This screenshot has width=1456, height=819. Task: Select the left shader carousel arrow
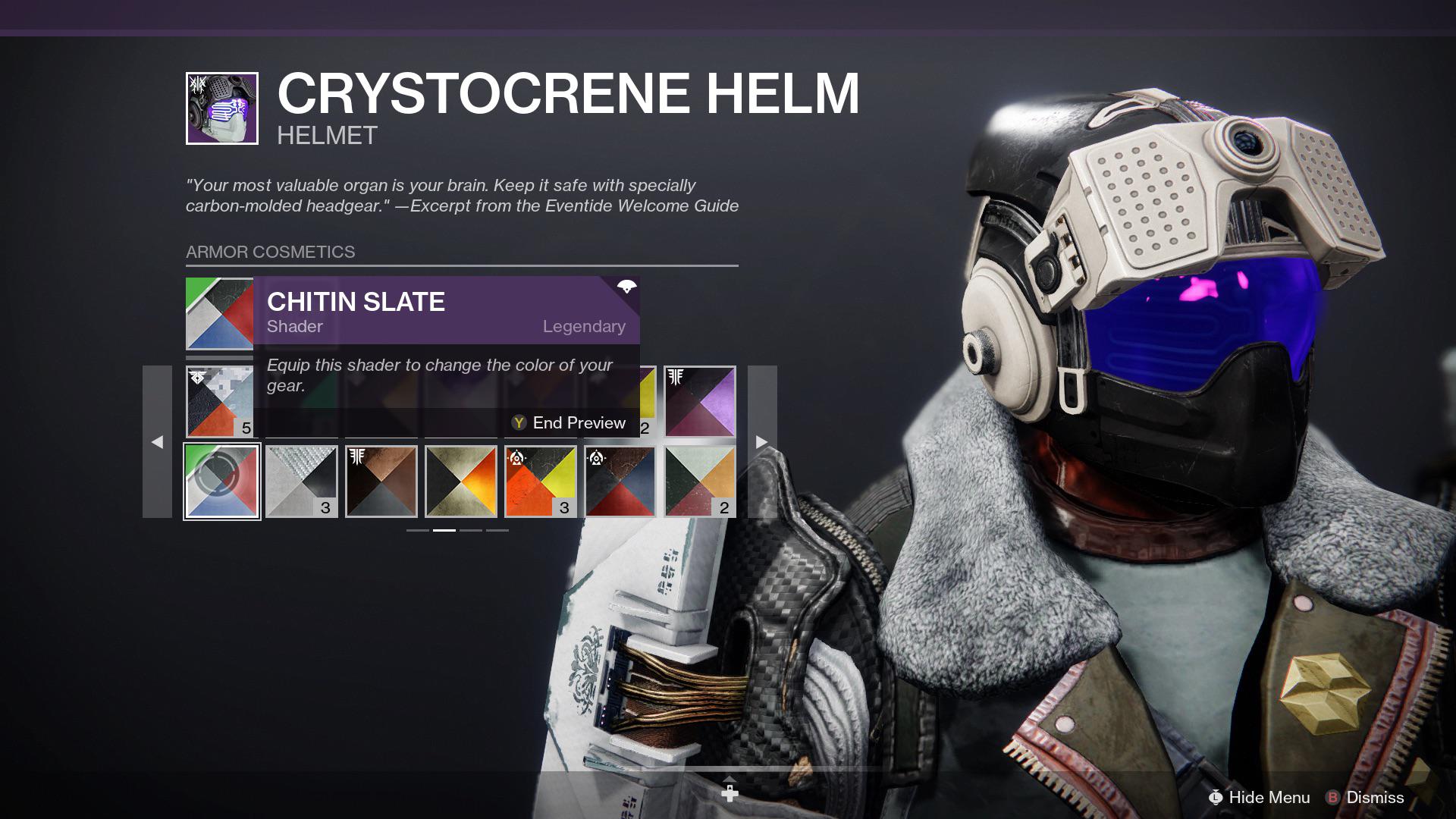[158, 441]
